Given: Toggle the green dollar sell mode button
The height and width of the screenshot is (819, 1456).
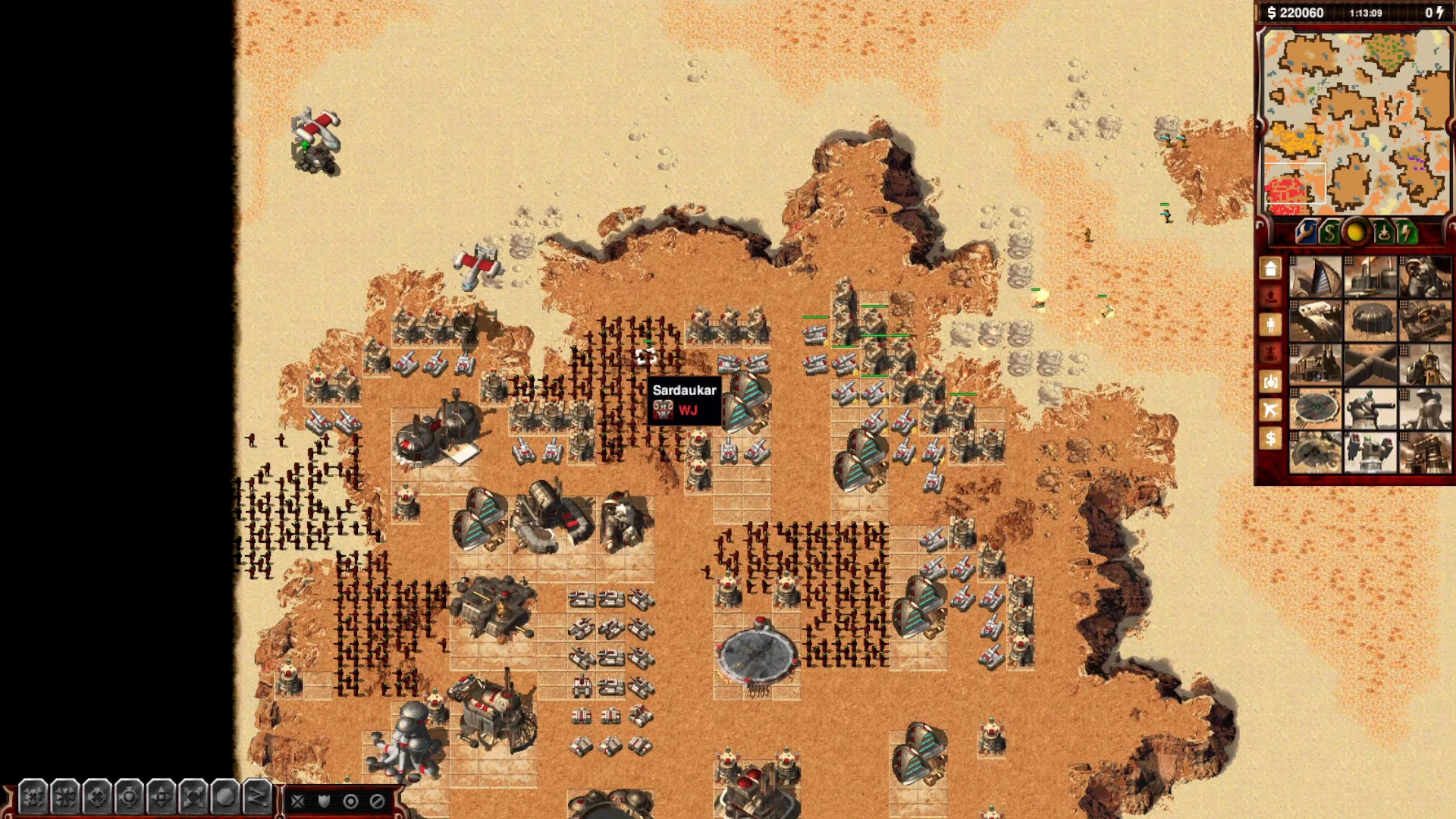Looking at the screenshot, I should [1329, 231].
